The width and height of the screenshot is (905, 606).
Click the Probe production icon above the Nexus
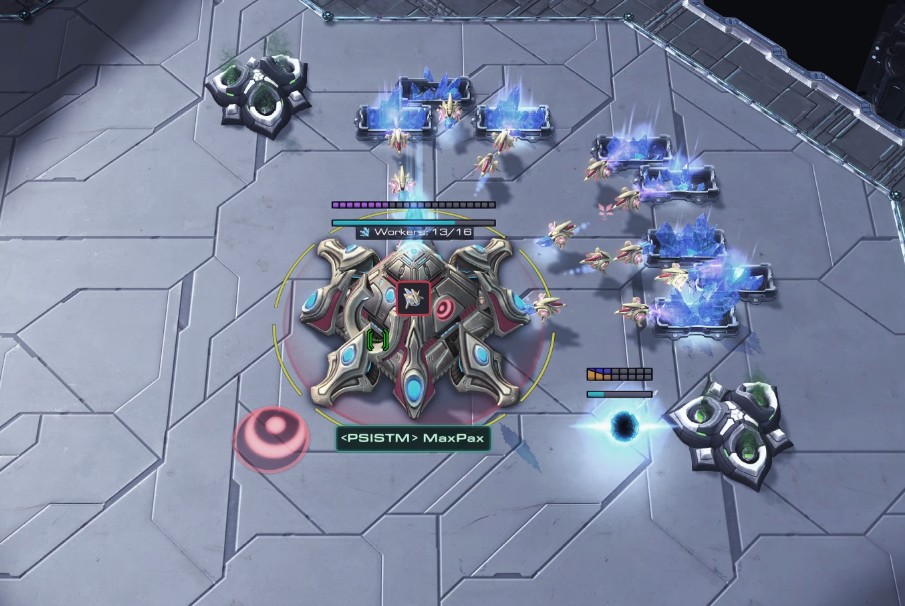[414, 297]
